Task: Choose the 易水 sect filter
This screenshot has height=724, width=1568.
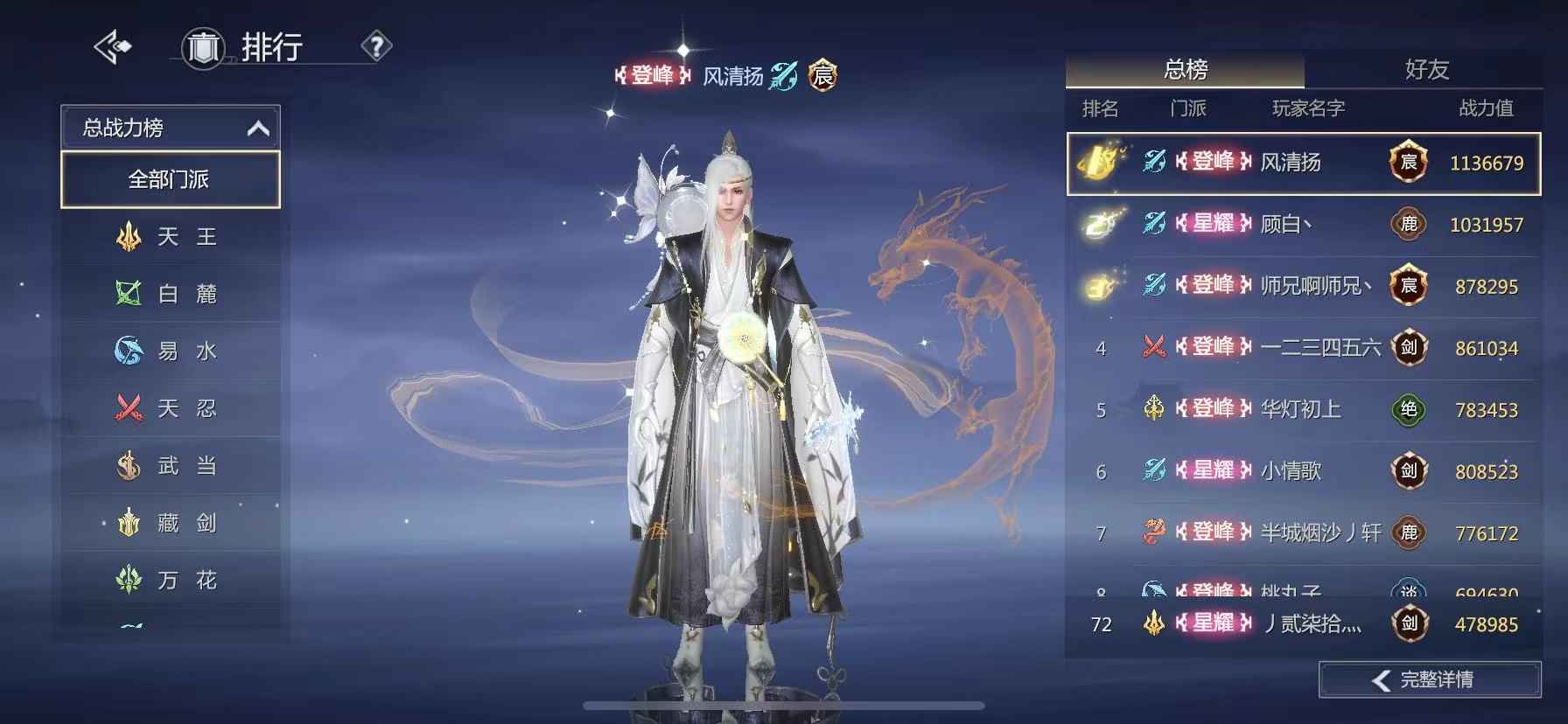Action: tap(170, 352)
